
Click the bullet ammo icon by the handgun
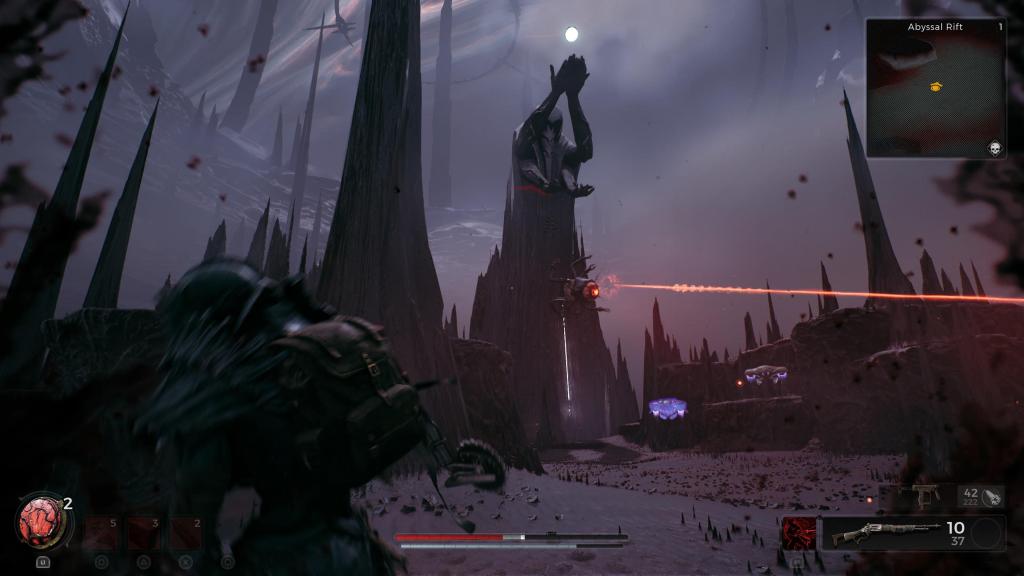pos(992,496)
